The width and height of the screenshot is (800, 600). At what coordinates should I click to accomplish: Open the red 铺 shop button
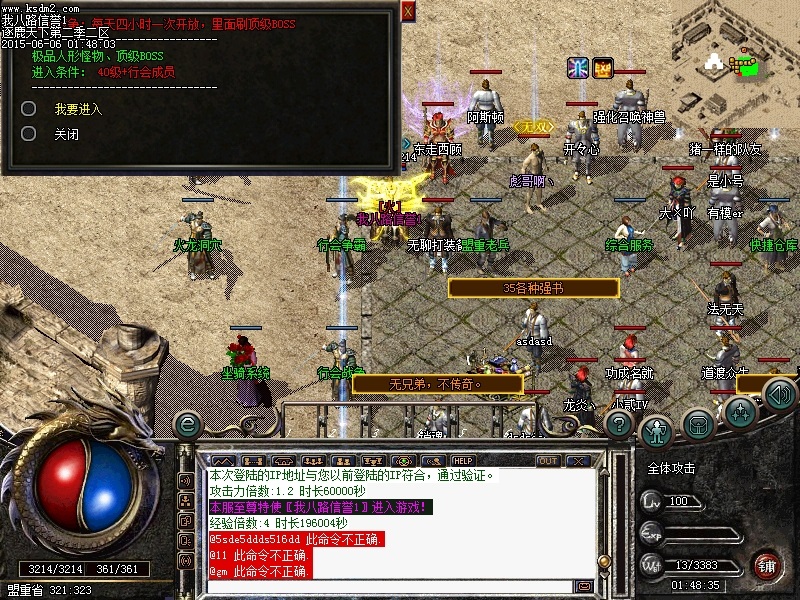click(x=766, y=564)
